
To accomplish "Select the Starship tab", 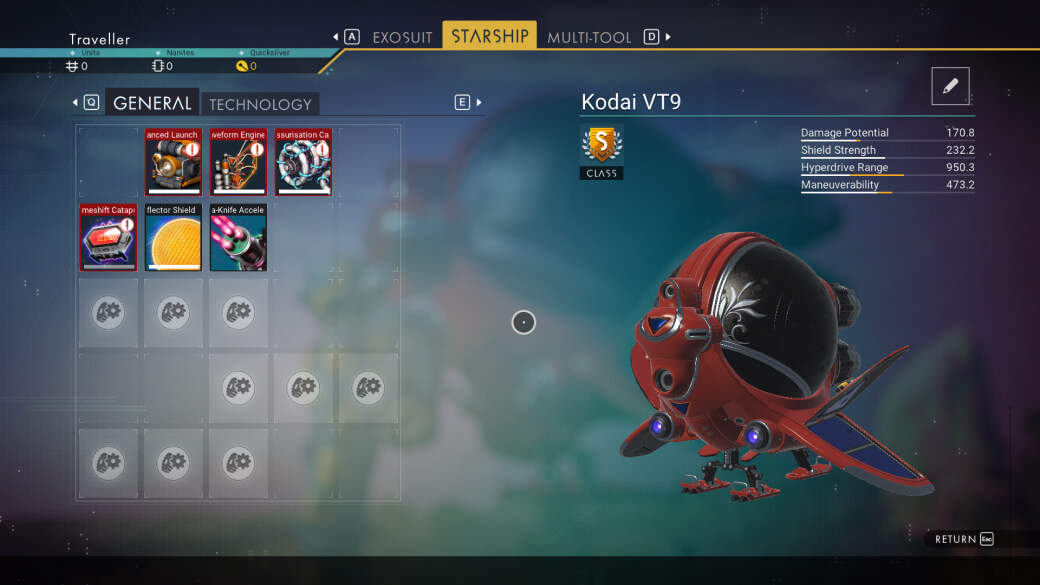I will (x=489, y=36).
